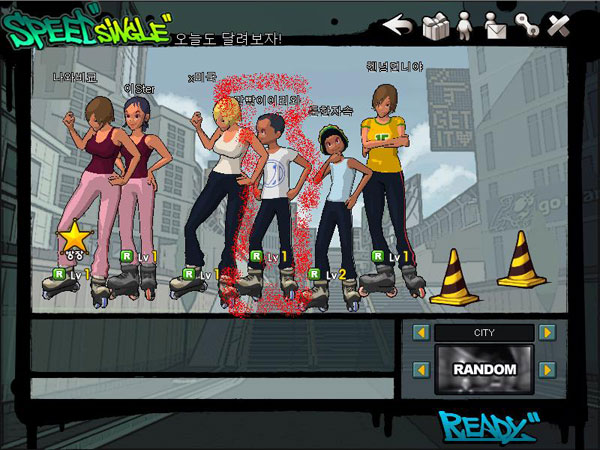Select next theme right of CITY

[547, 332]
